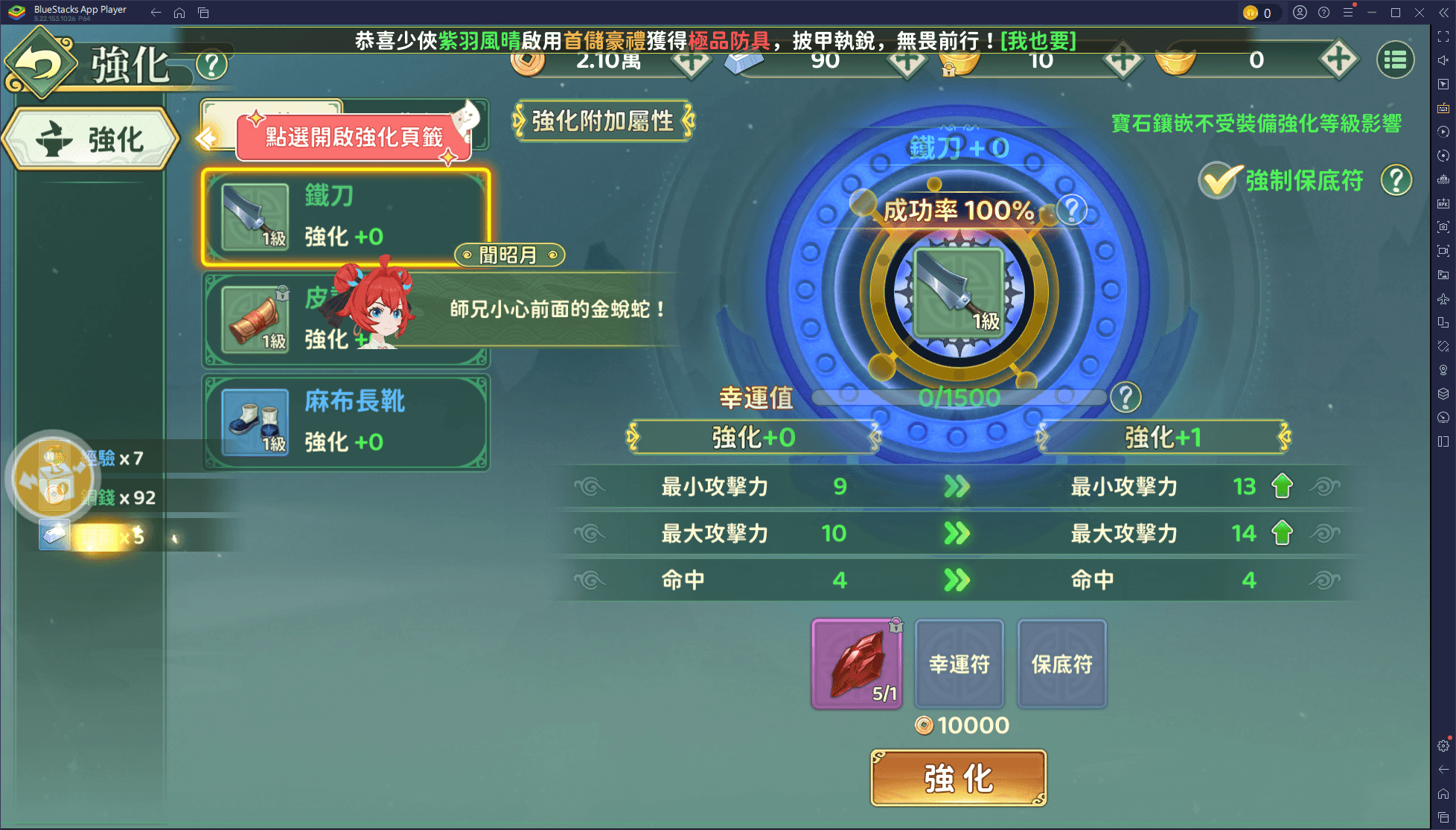
Task: Click the 幸運值 0/1500 progress bar
Action: (x=960, y=398)
